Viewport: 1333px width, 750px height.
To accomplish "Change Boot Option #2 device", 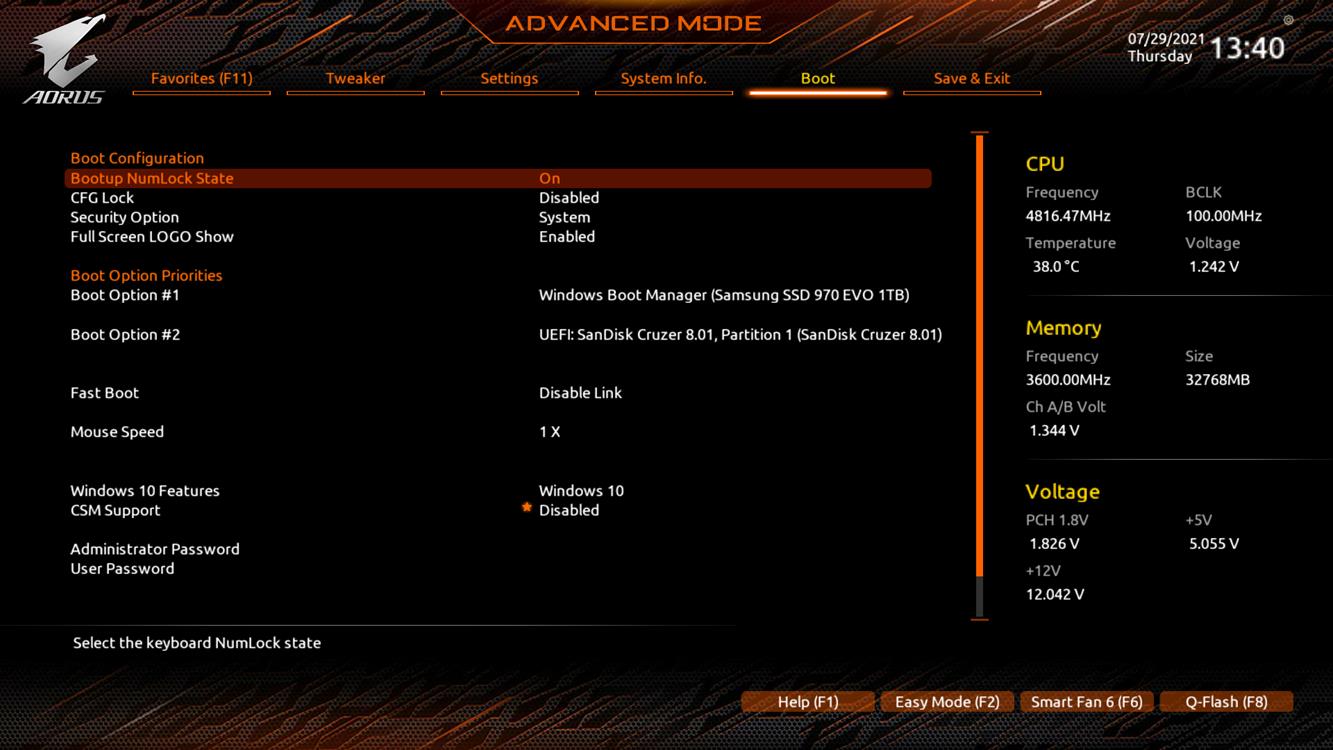I will [739, 334].
